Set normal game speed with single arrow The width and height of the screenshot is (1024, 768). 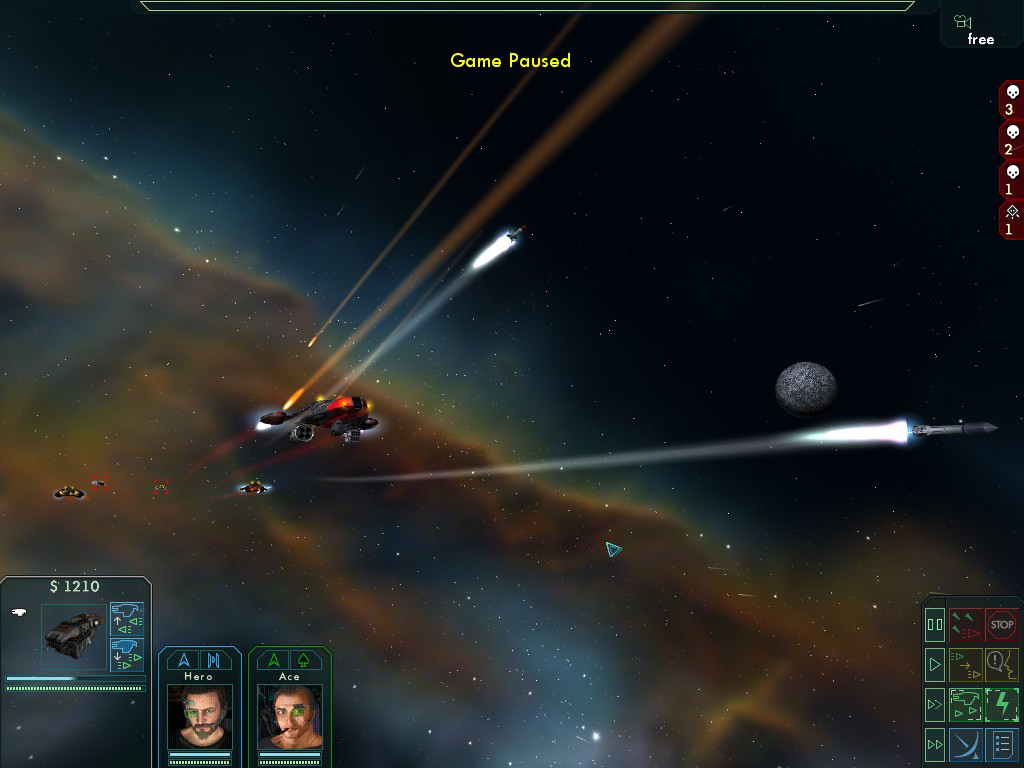(x=935, y=663)
